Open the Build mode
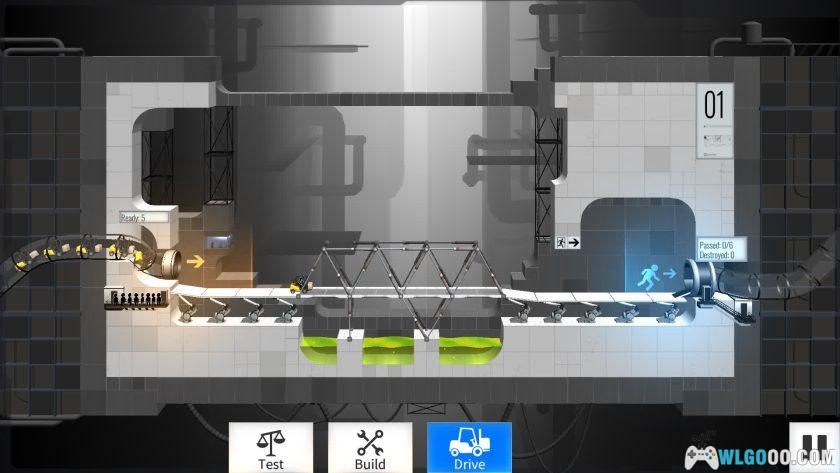 [x=370, y=447]
